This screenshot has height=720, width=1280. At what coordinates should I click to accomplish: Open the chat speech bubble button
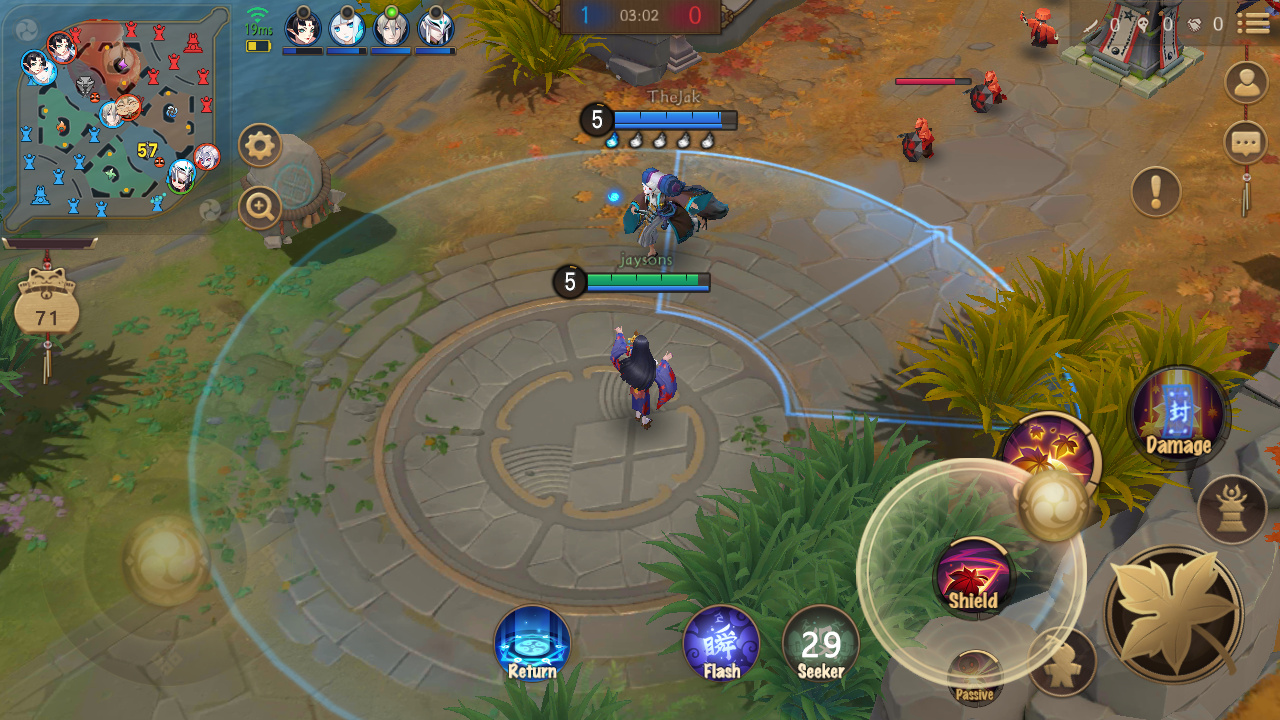tap(1245, 142)
